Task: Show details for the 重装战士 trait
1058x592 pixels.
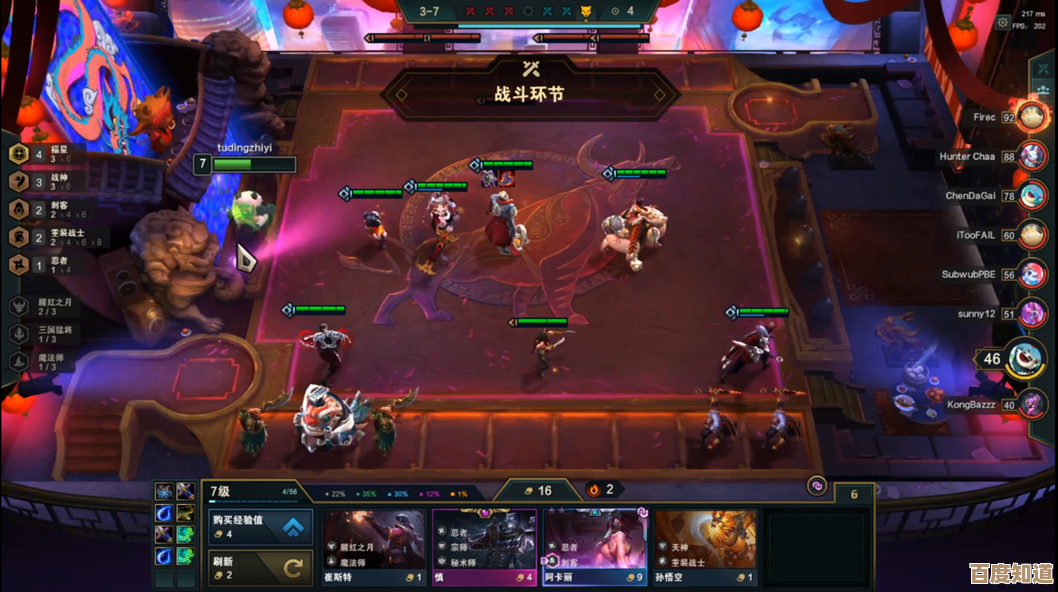Action: 45,237
